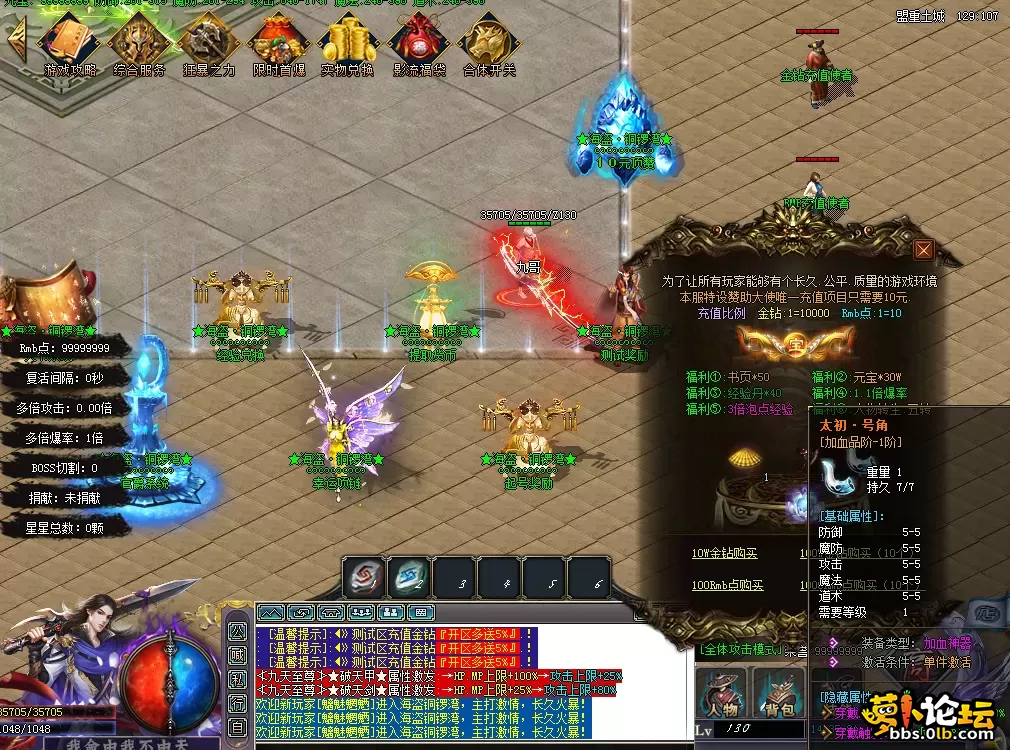Viewport: 1010px width, 750px height.
Task: Choose the 10W金钻购买 link
Action: [x=725, y=554]
